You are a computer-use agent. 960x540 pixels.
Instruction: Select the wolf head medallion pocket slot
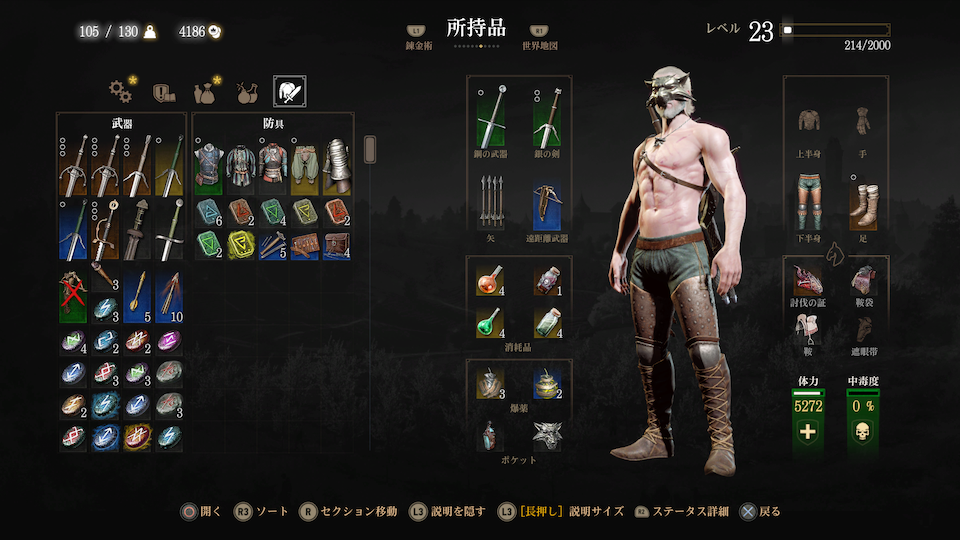coord(546,435)
